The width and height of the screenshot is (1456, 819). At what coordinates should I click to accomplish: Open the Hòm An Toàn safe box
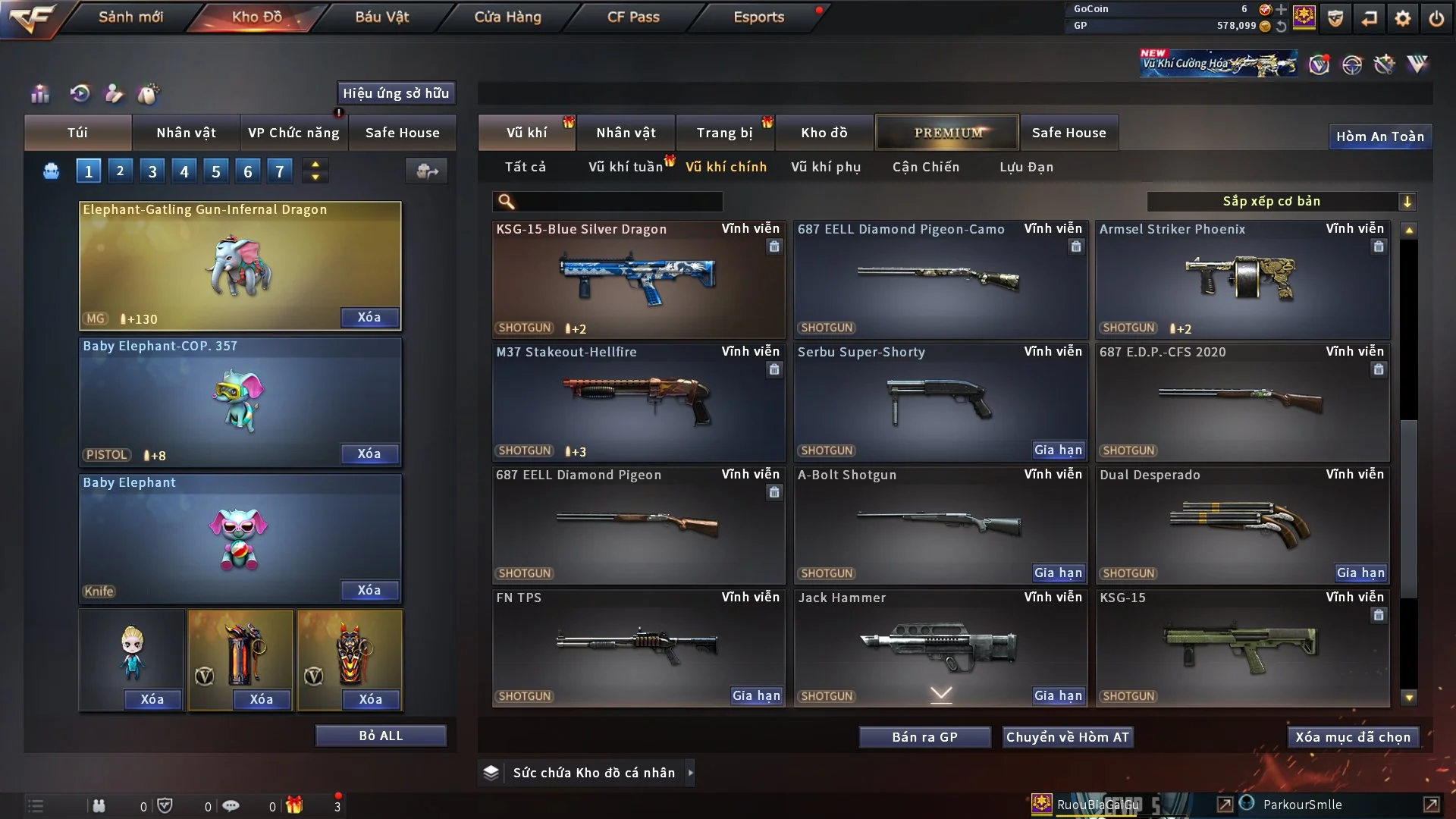(1379, 136)
